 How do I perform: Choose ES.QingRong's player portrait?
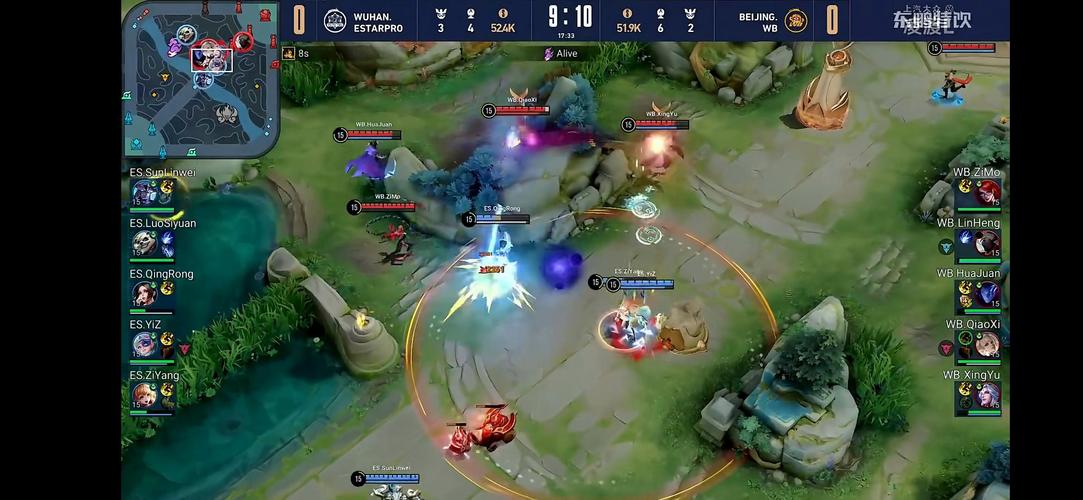[145, 294]
